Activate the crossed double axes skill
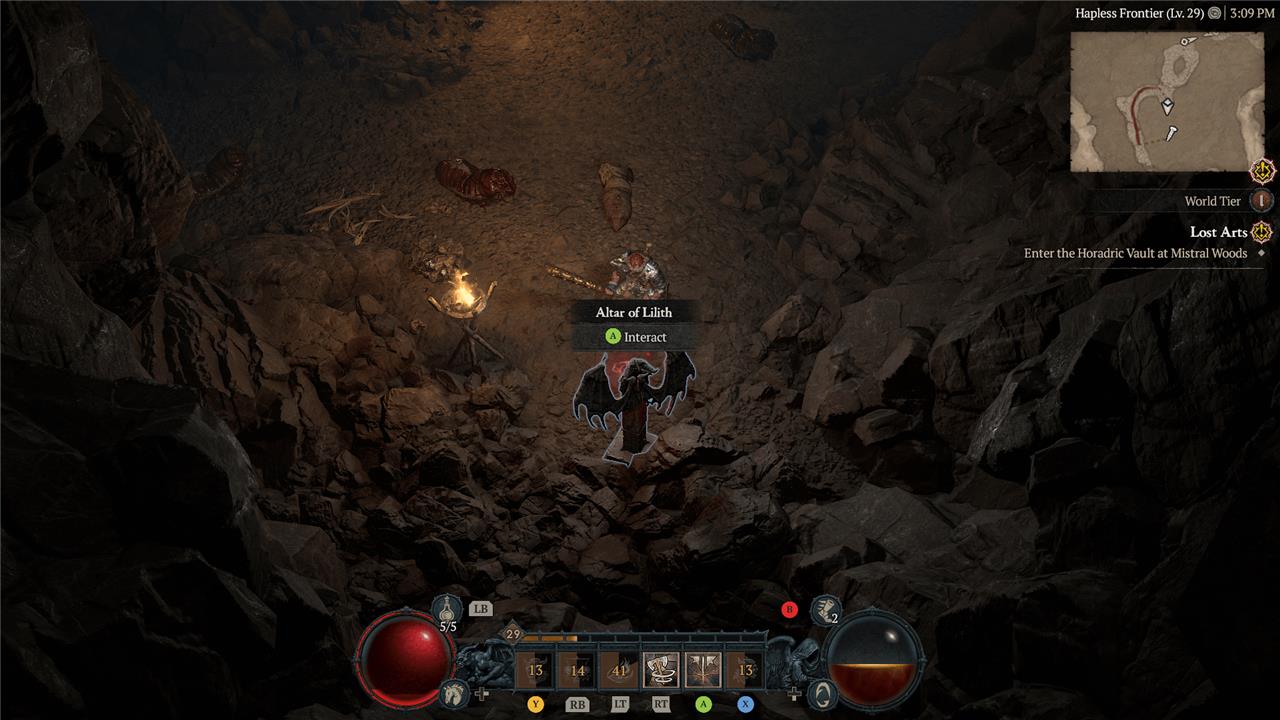 [703, 670]
